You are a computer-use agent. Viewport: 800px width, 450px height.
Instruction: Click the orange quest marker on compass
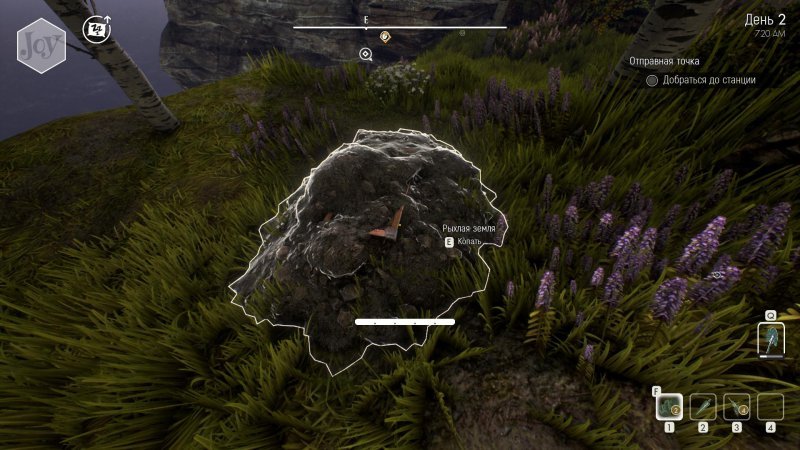click(x=385, y=37)
